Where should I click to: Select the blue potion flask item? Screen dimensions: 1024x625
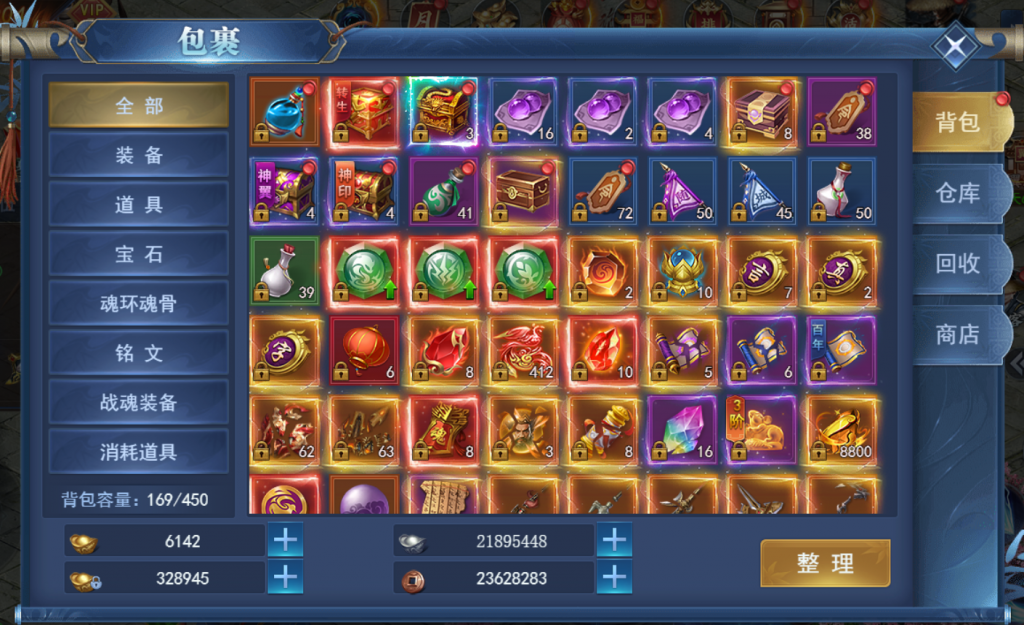285,112
